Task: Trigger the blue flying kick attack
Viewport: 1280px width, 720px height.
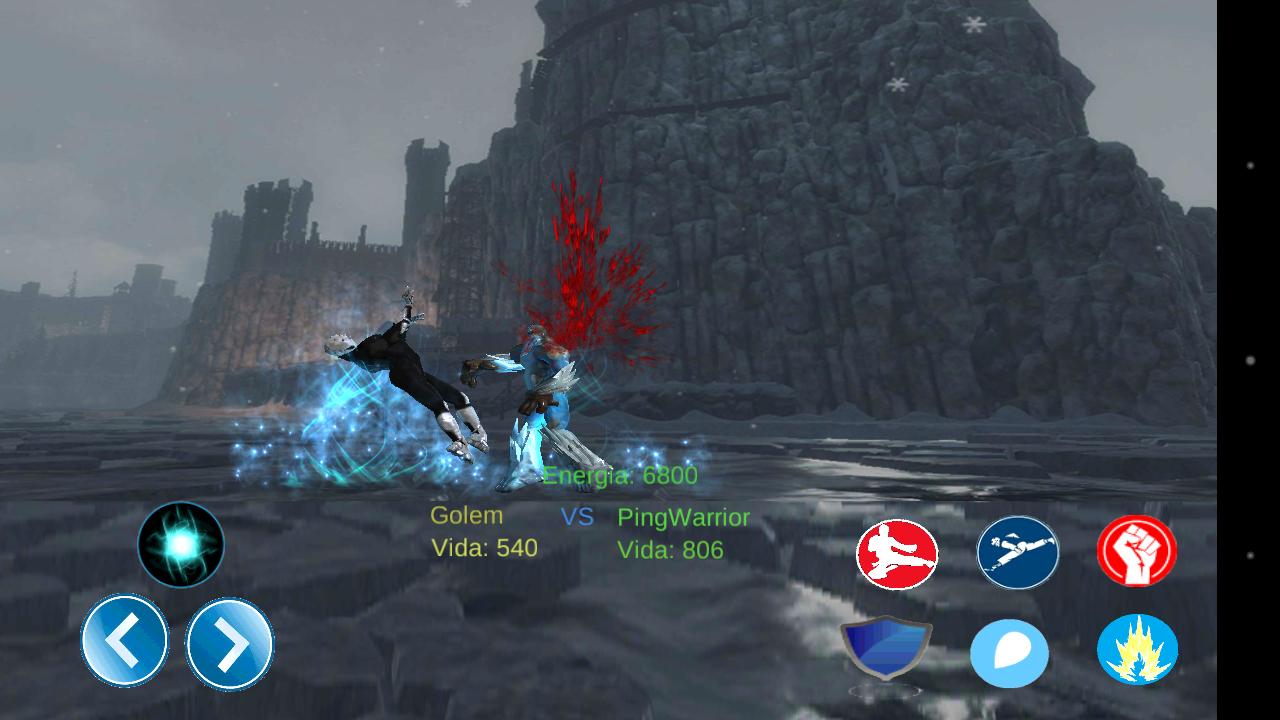Action: coord(1017,552)
